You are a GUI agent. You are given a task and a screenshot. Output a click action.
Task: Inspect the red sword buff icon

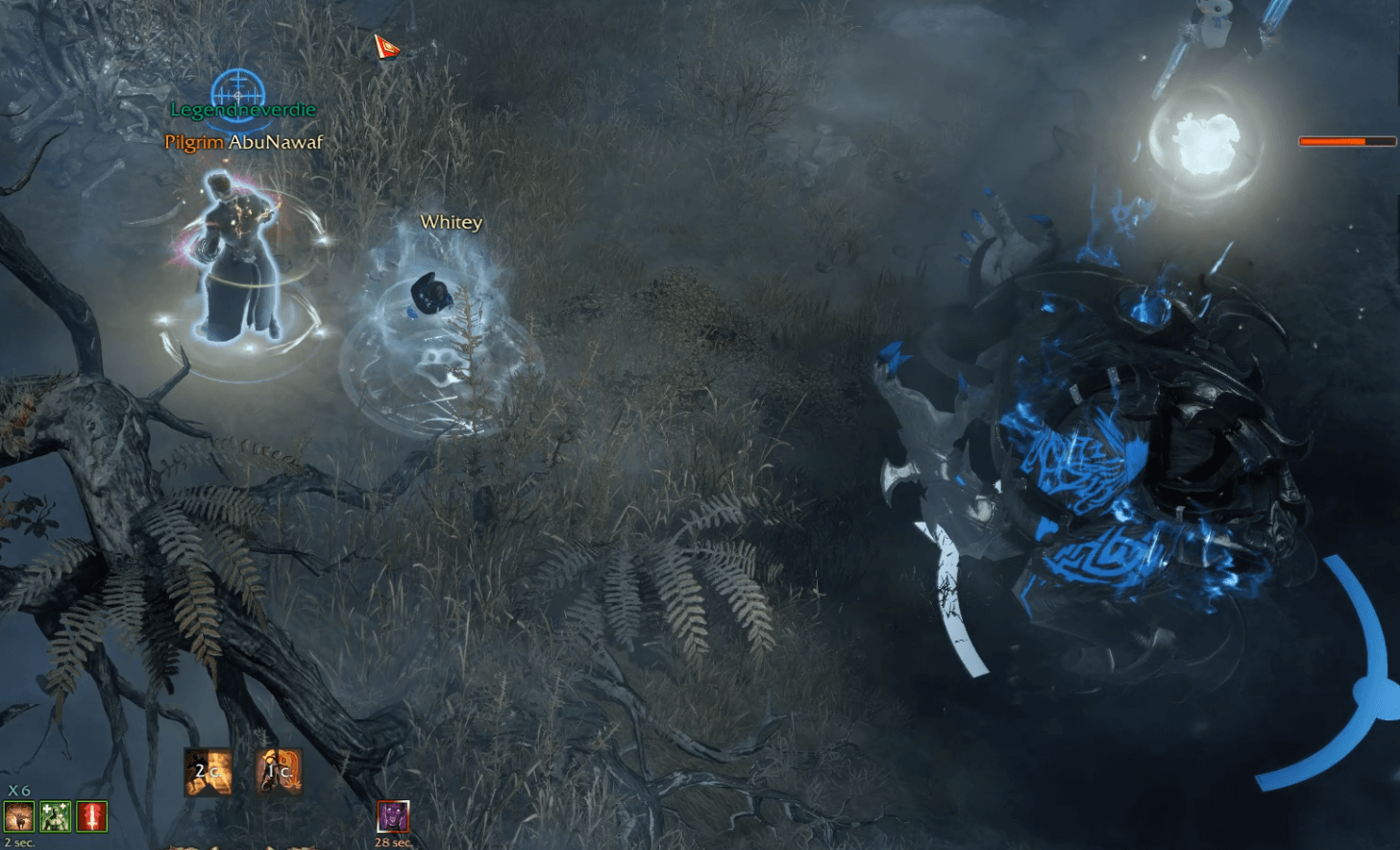coord(92,816)
